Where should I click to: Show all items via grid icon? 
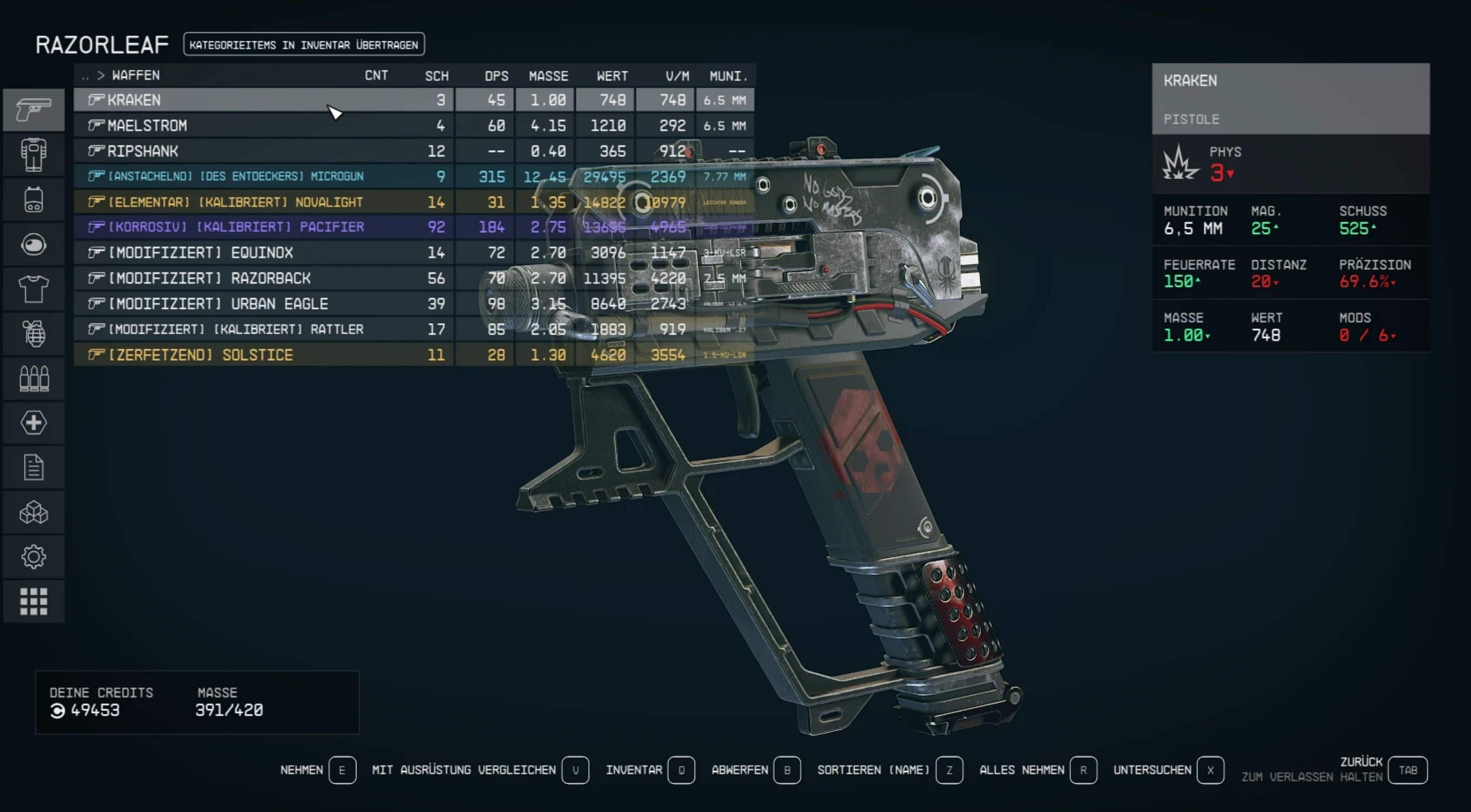[x=34, y=601]
